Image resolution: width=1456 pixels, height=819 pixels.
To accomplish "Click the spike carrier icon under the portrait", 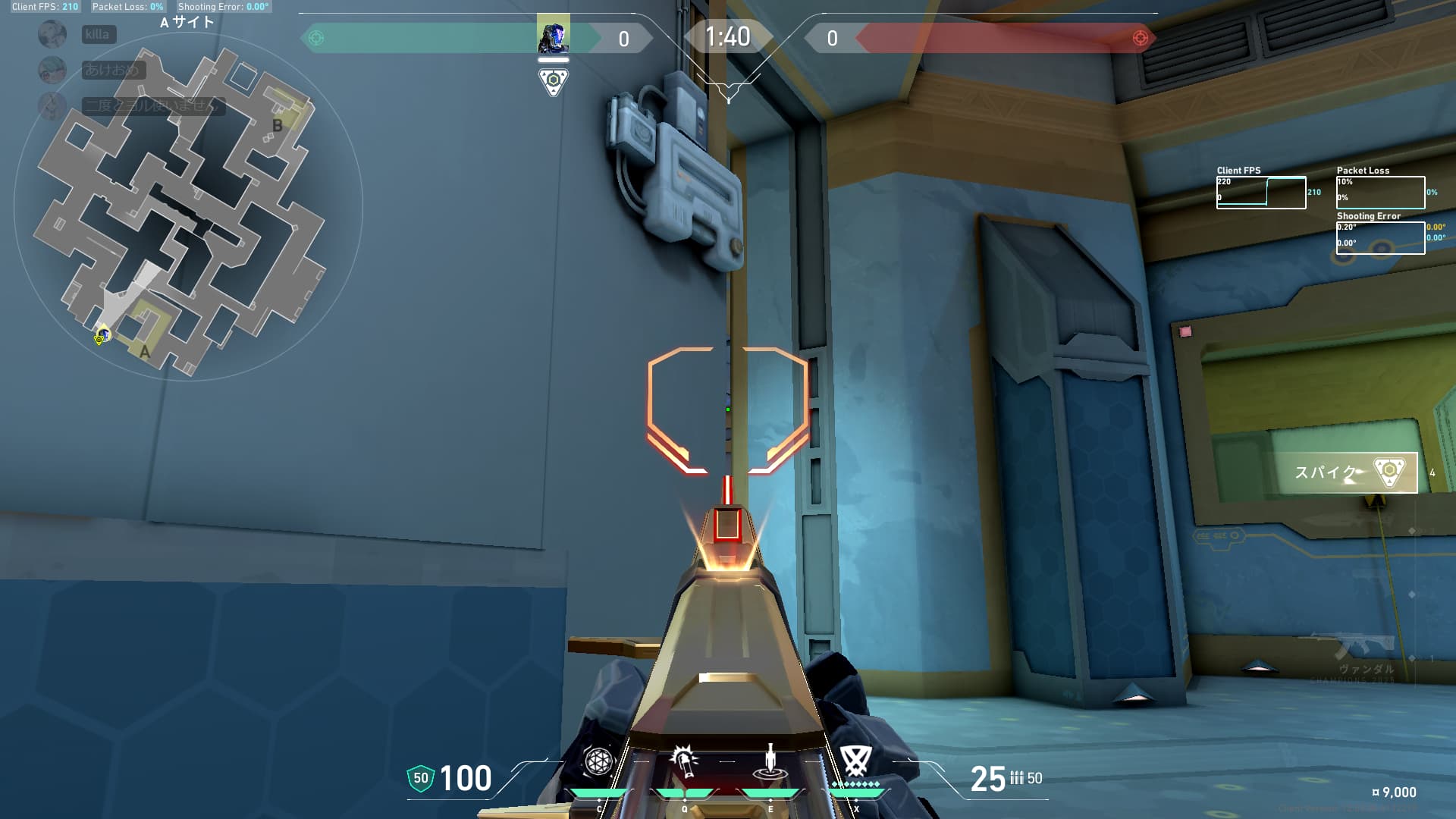I will point(554,80).
